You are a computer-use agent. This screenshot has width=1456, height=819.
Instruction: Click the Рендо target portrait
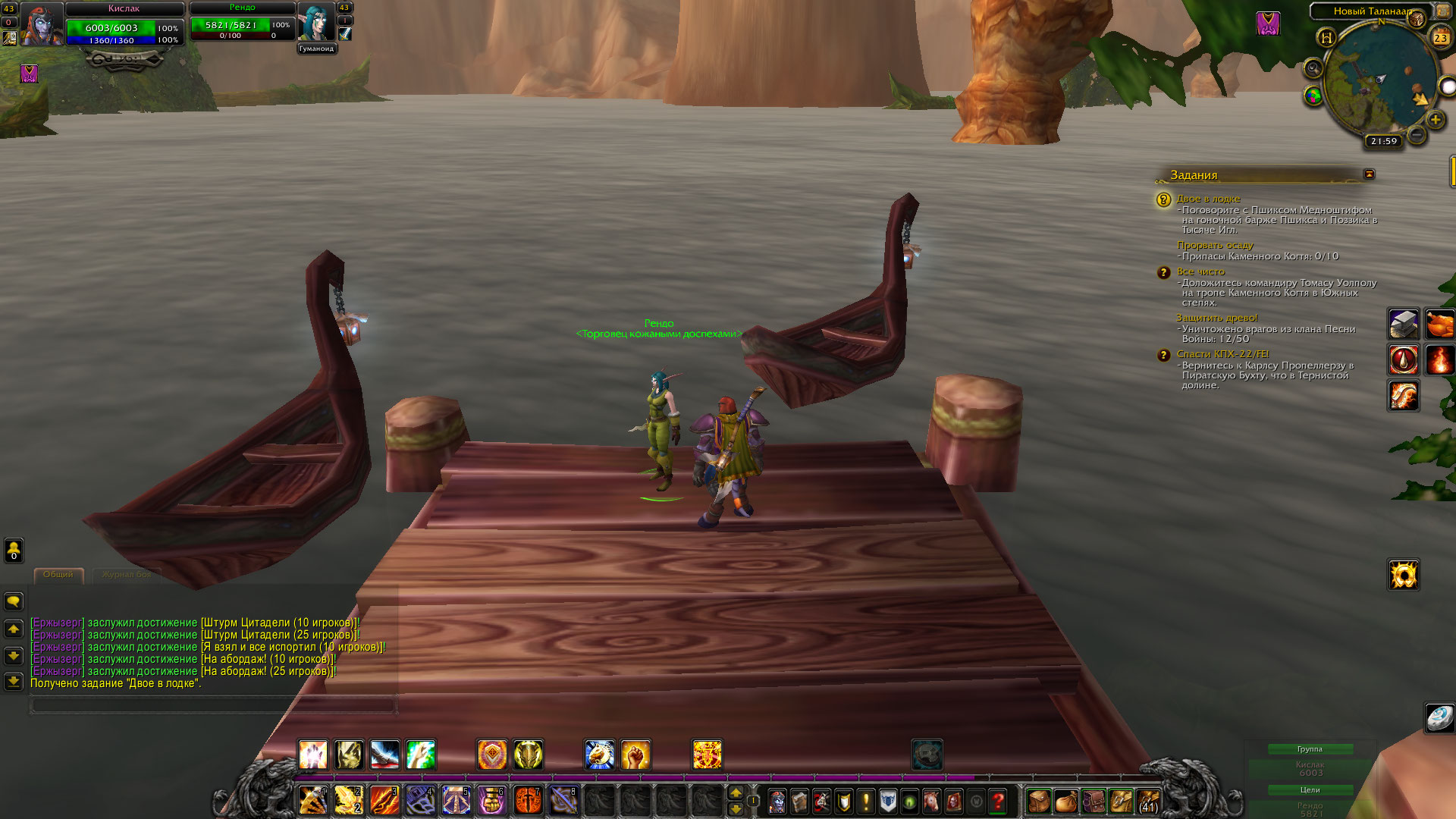pos(315,22)
